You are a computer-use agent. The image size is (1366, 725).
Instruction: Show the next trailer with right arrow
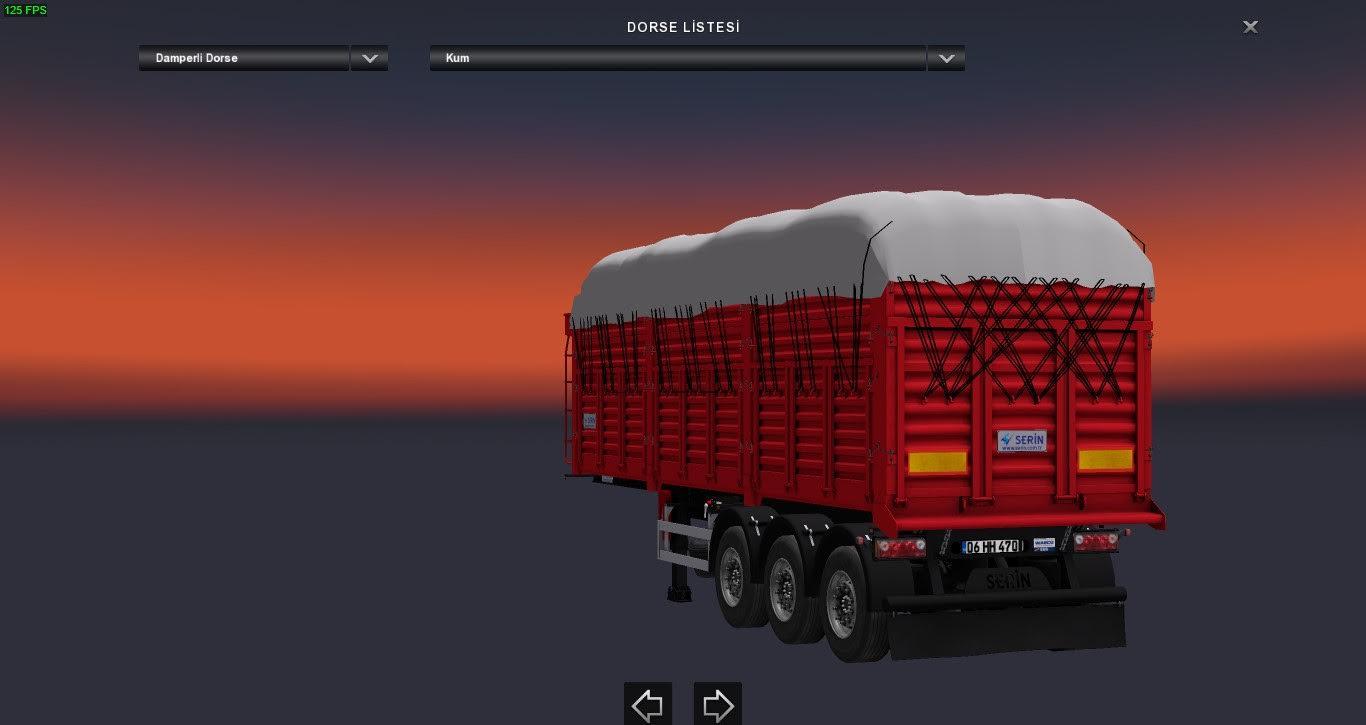click(718, 705)
